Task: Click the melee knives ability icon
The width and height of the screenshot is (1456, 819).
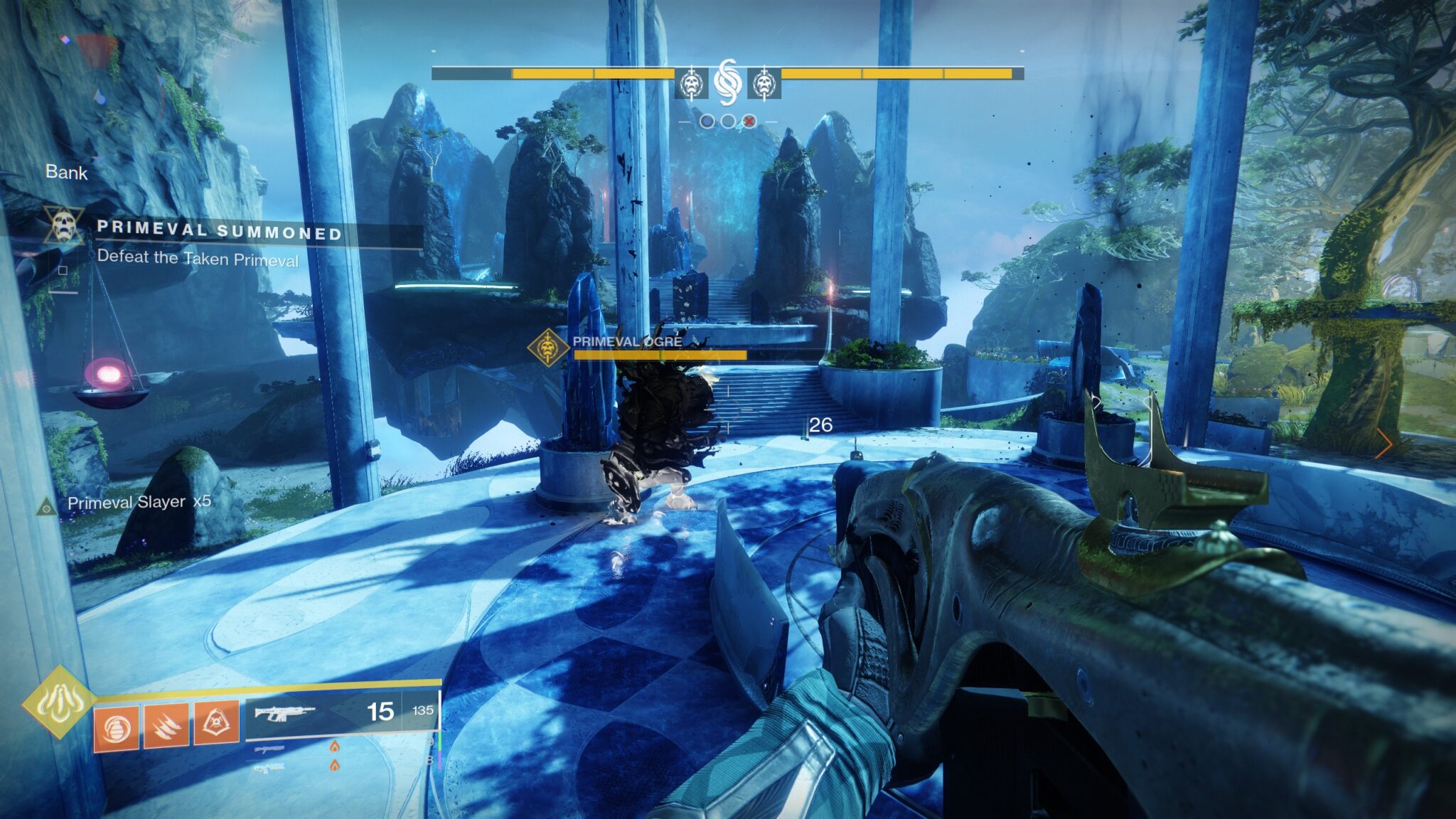Action: coord(167,727)
